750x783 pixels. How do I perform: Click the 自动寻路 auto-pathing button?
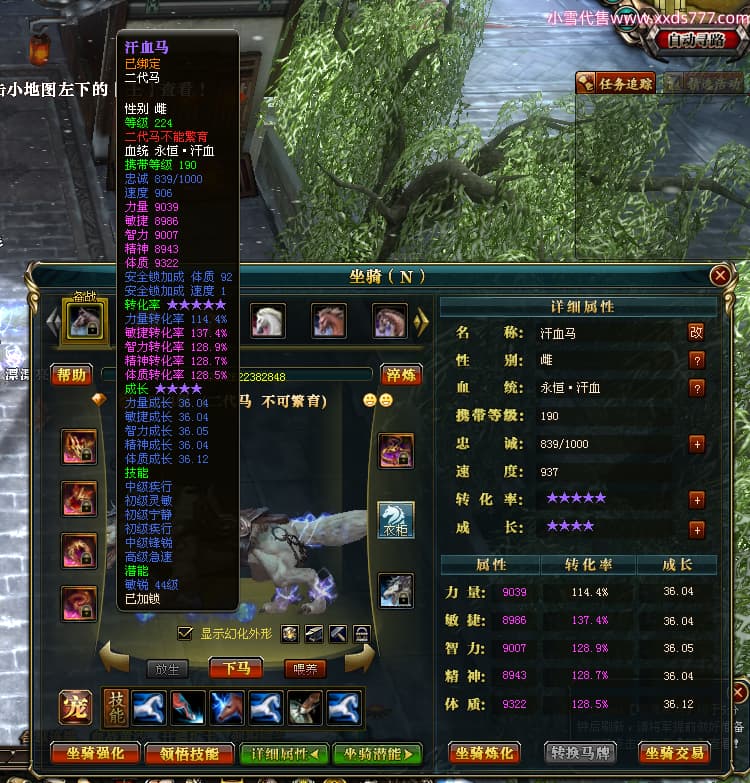[697, 42]
